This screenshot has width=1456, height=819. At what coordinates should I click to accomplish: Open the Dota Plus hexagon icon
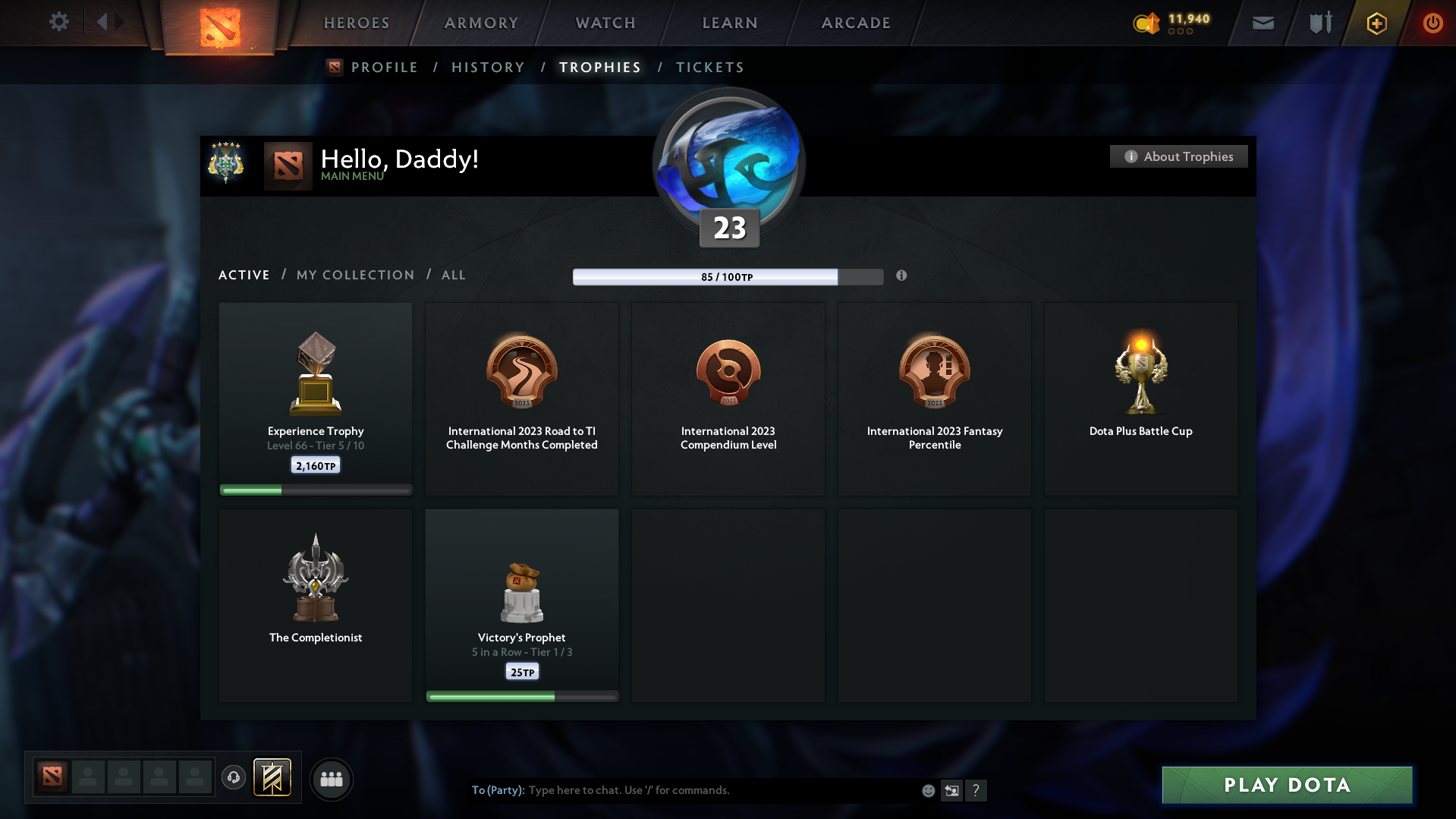[x=1376, y=23]
